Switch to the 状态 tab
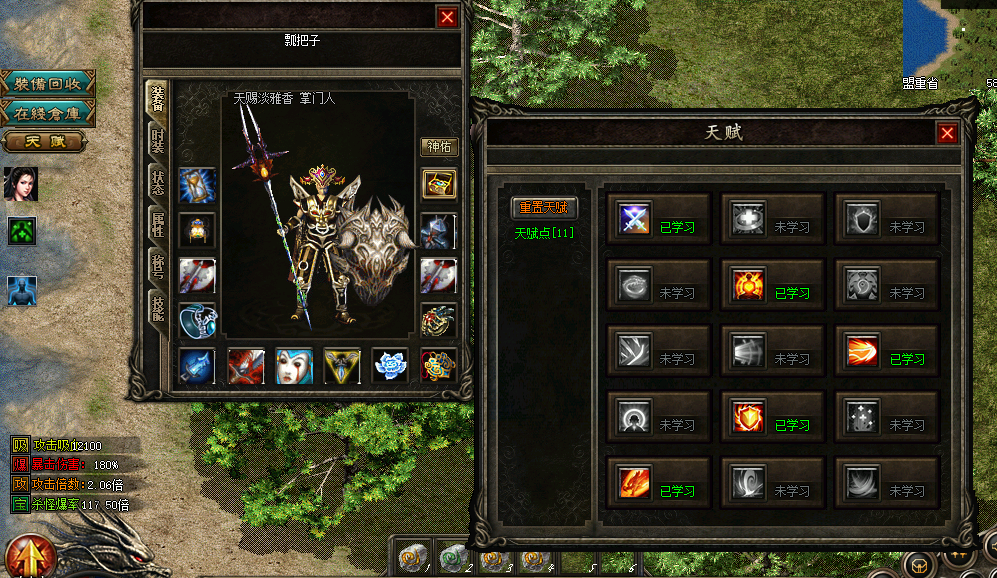The height and width of the screenshot is (578, 997). pyautogui.click(x=157, y=183)
